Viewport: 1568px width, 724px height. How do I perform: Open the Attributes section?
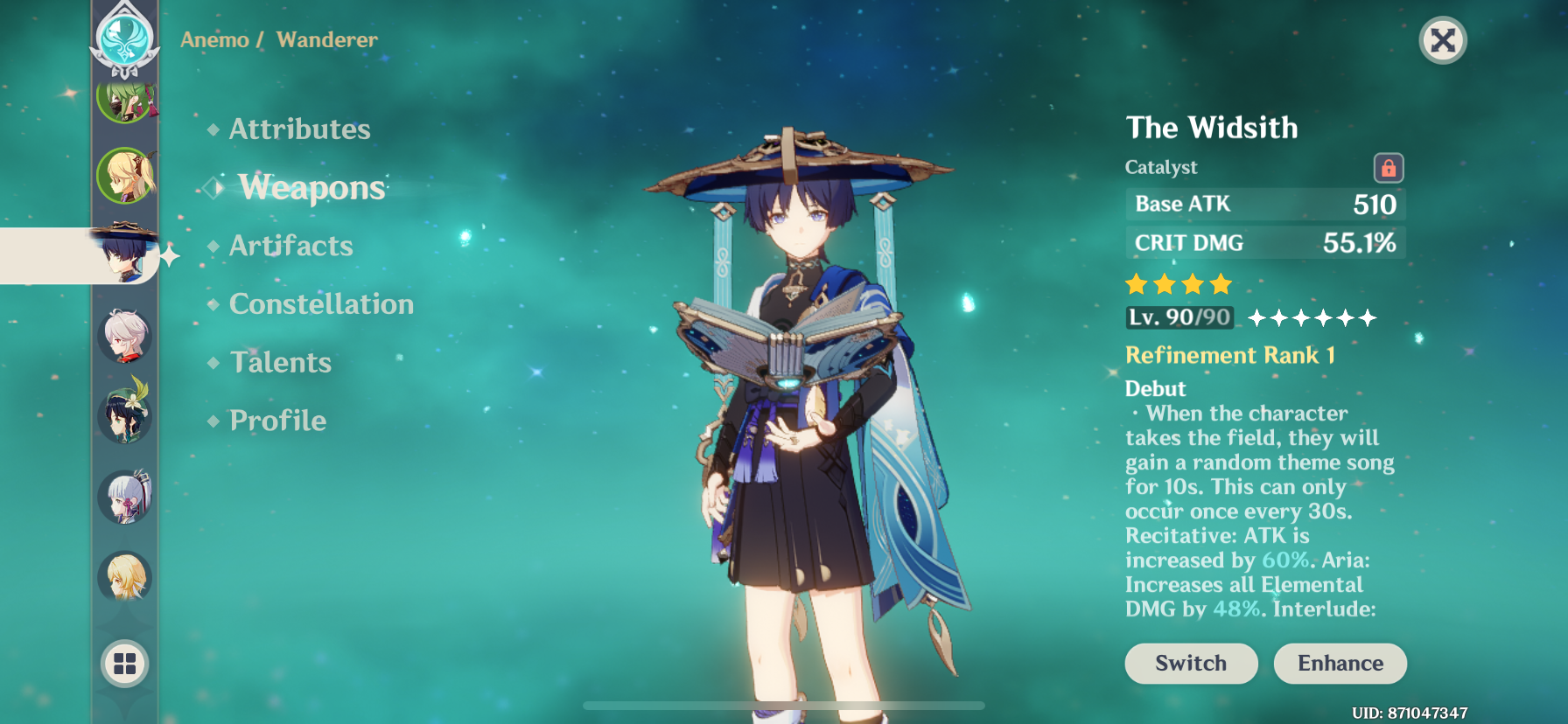coord(299,129)
